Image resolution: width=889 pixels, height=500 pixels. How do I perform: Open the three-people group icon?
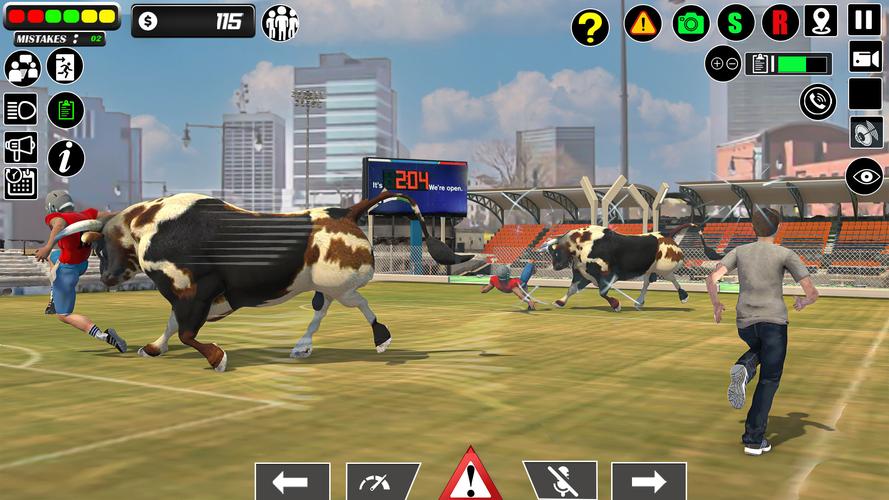280,23
